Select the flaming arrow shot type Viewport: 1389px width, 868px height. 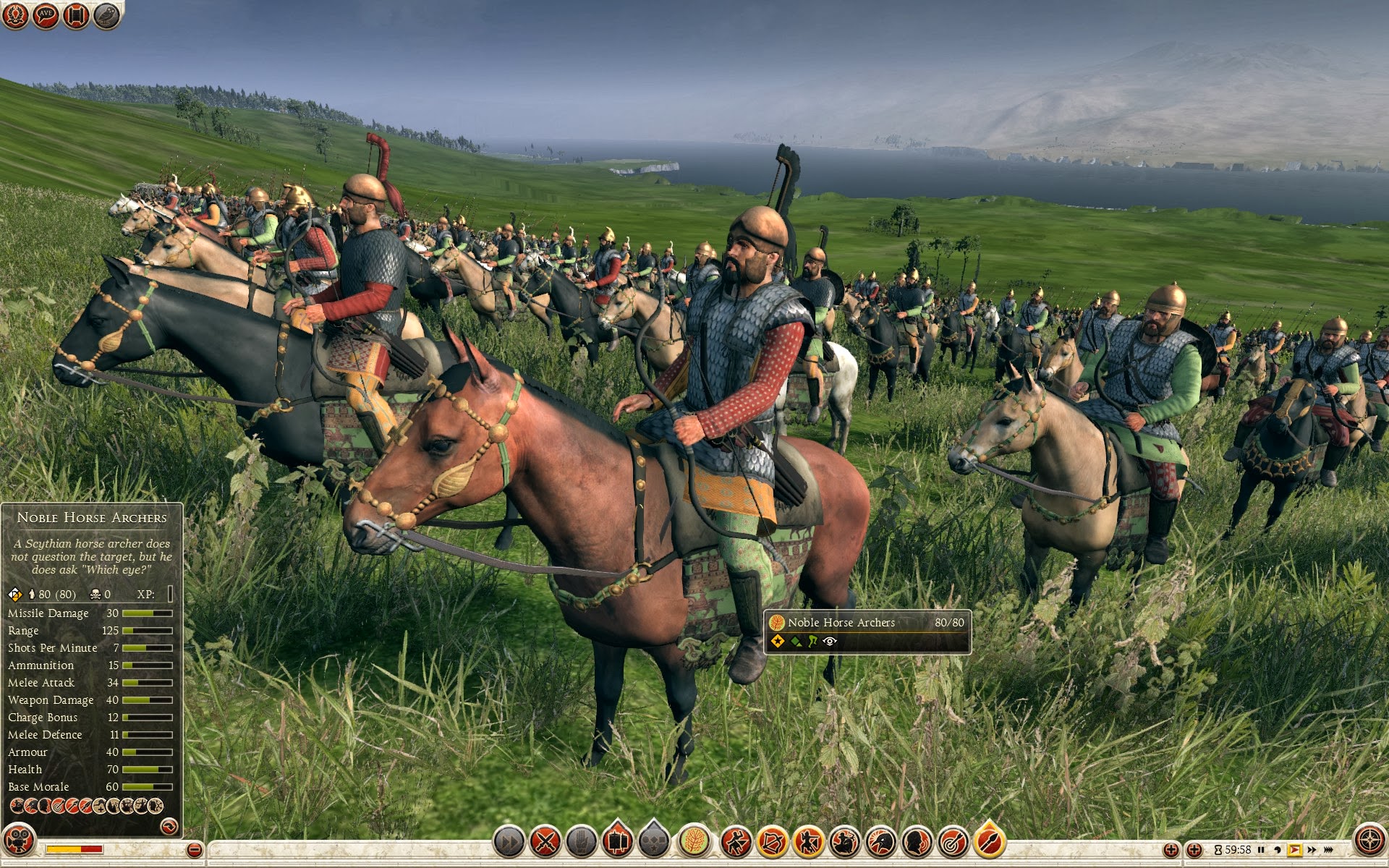coord(989,842)
